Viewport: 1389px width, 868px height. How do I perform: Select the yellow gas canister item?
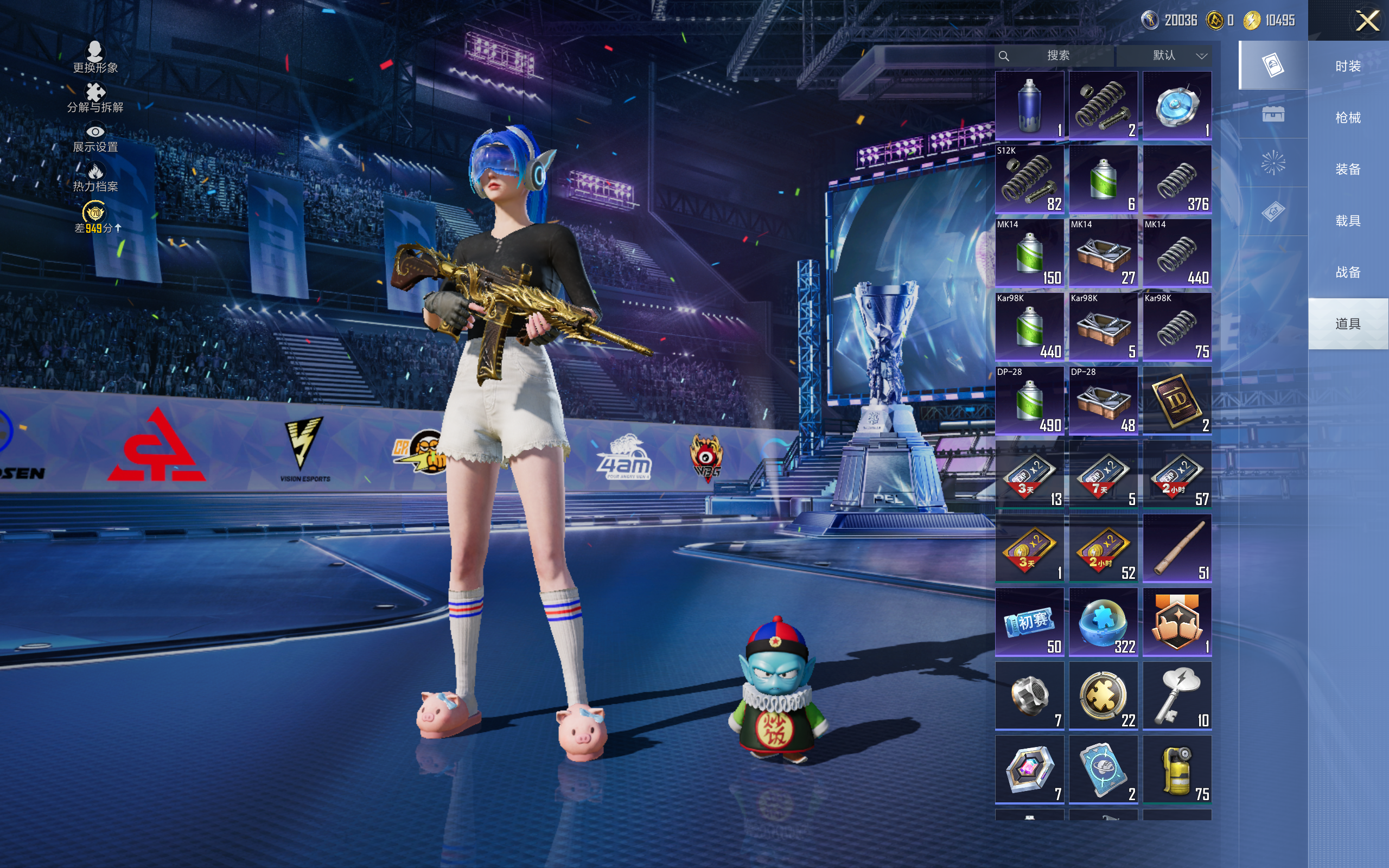[1177, 769]
